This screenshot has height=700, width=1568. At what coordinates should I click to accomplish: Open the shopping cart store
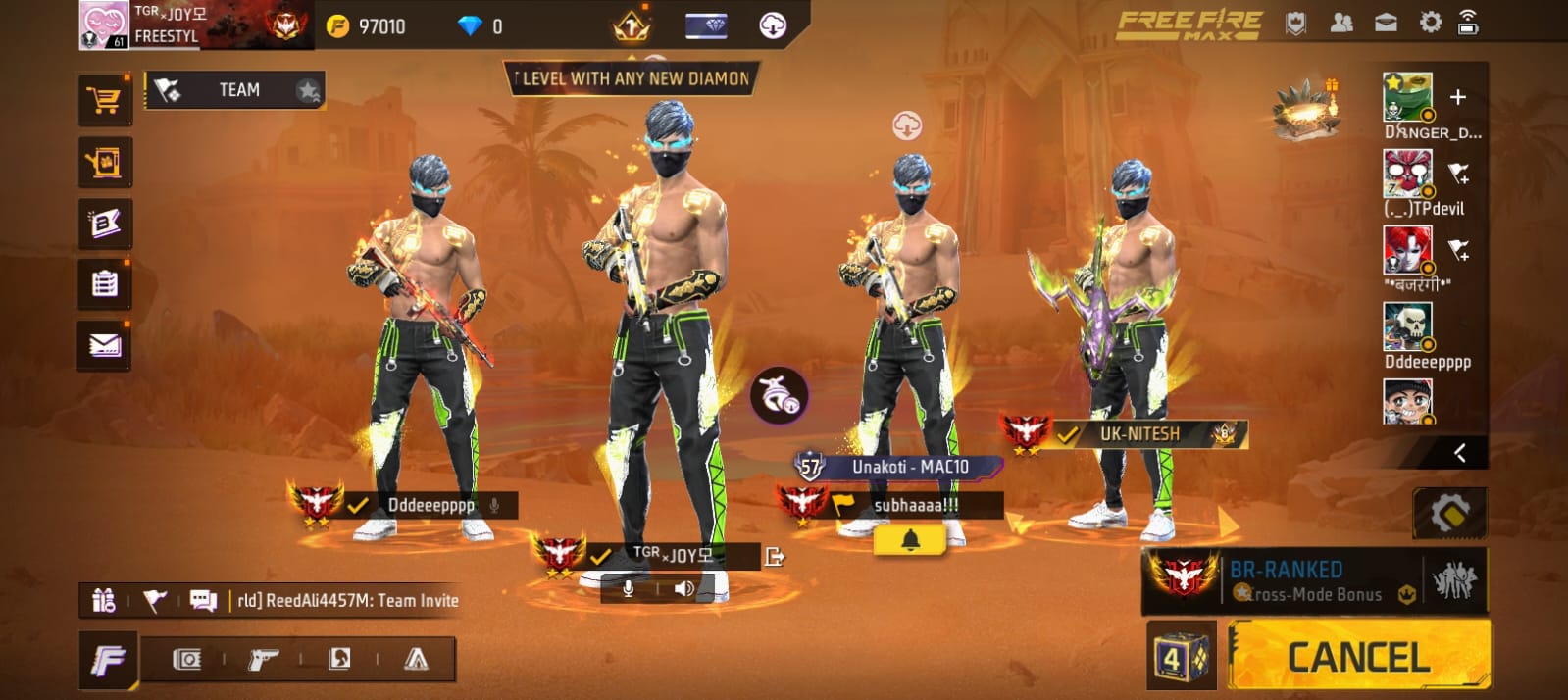104,100
